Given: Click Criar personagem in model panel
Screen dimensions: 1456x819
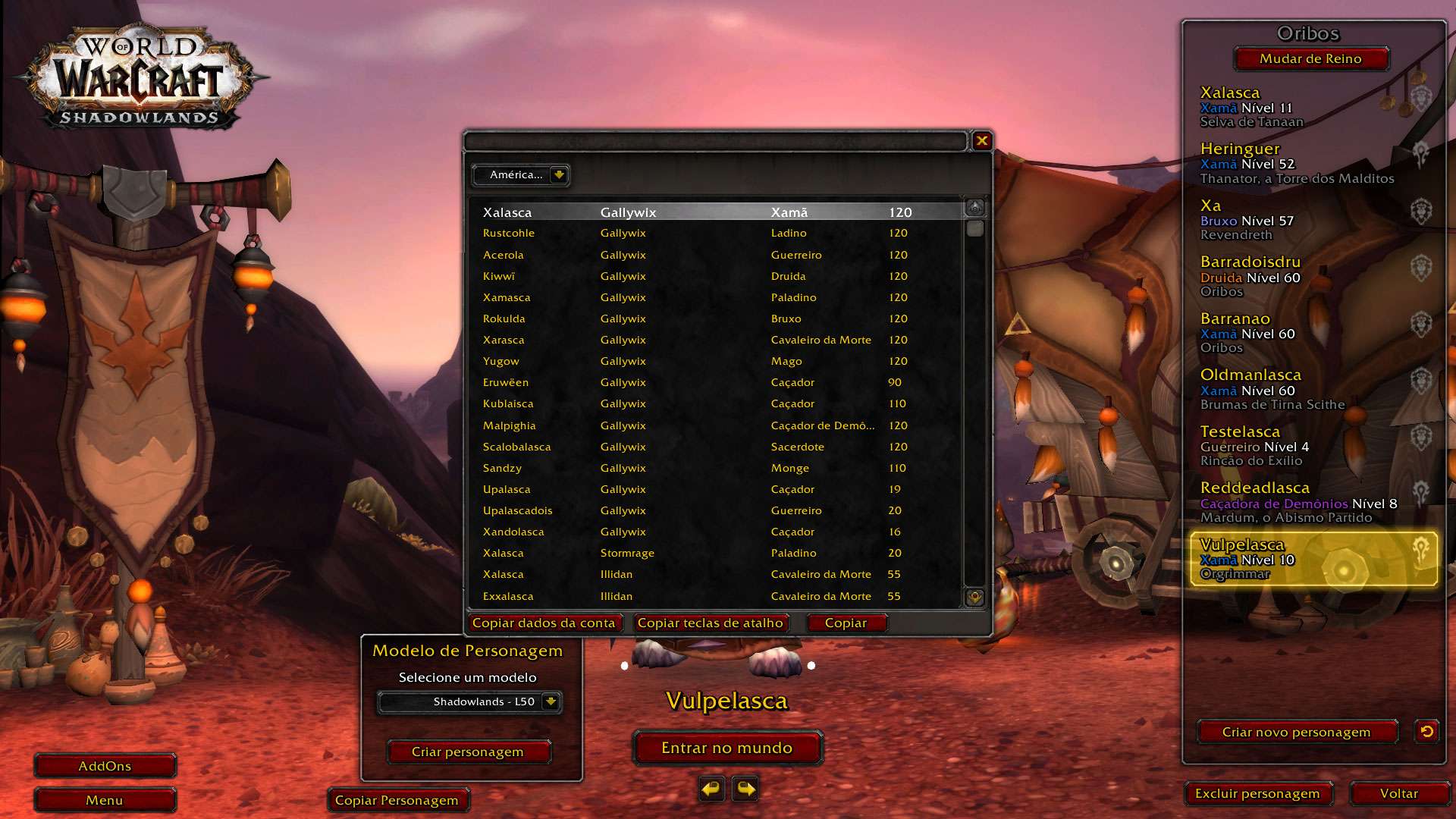Looking at the screenshot, I should [468, 752].
